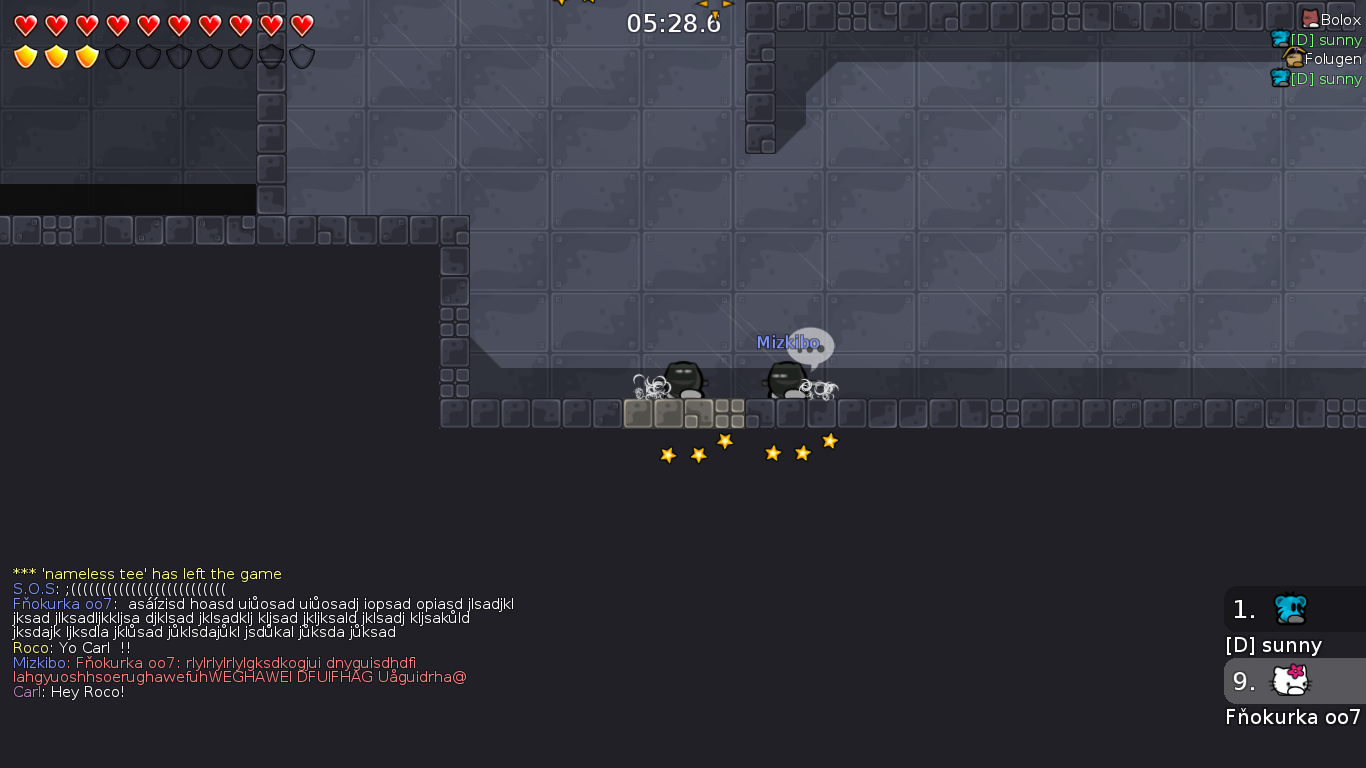Click the first red heart in health bar
1366x768 pixels.
pos(27,27)
